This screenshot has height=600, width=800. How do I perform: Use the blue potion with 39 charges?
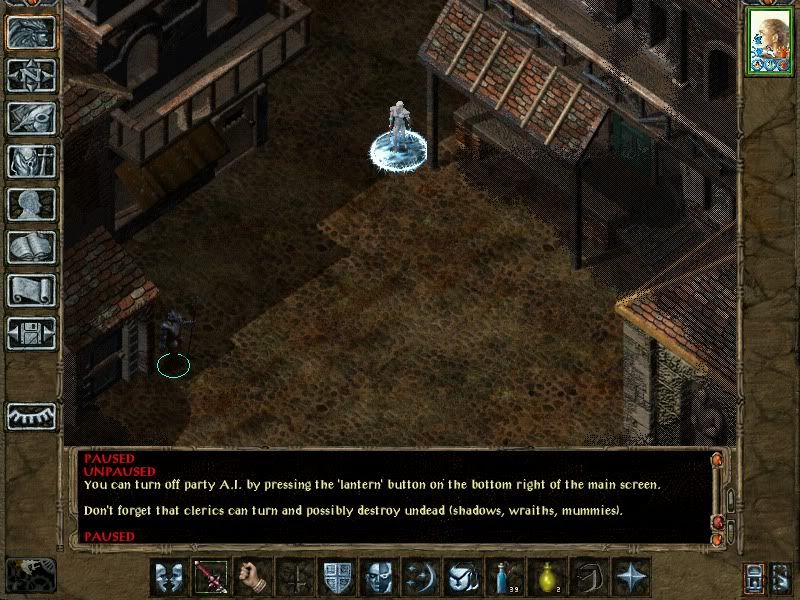pyautogui.click(x=504, y=578)
